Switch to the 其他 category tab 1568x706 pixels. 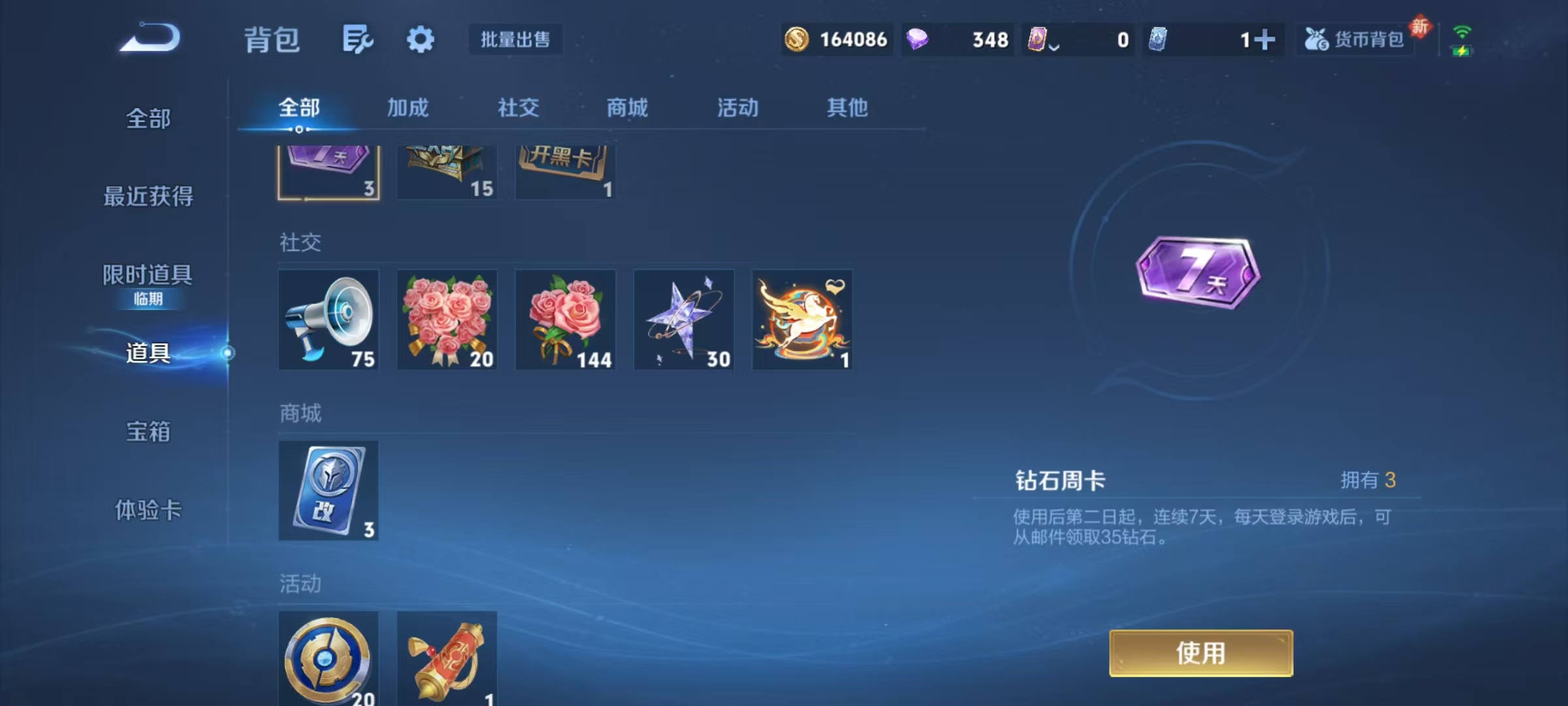(847, 108)
